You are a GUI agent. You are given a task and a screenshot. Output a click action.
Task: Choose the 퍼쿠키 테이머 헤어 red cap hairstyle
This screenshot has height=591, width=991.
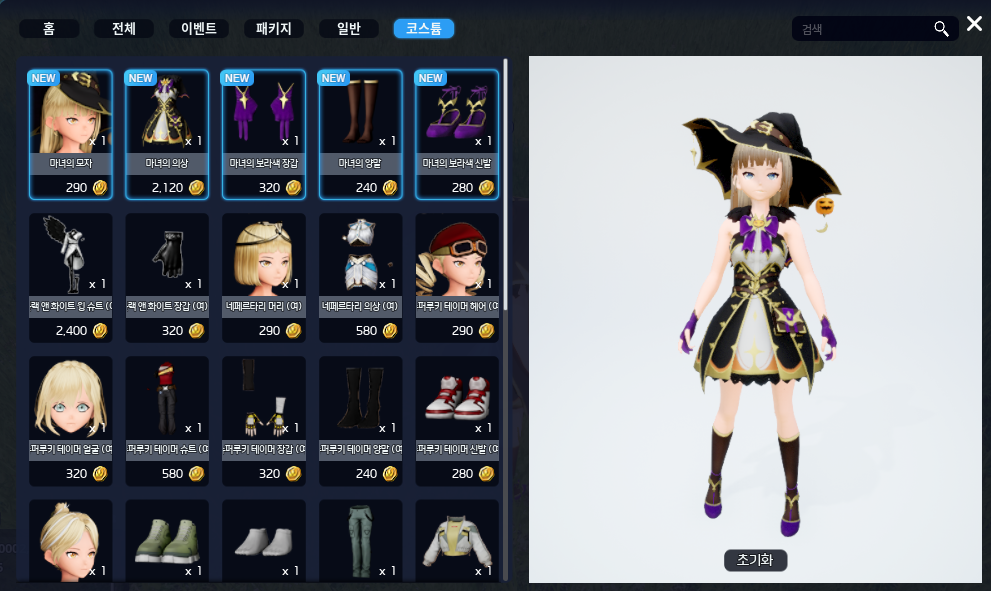pos(457,276)
